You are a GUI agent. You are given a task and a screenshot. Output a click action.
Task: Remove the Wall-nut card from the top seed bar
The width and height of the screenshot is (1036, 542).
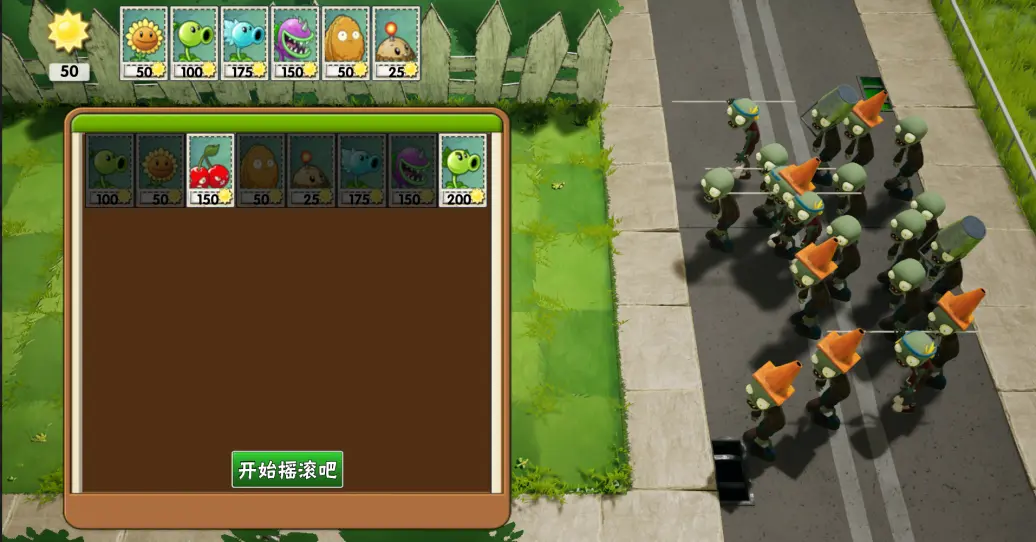click(346, 43)
